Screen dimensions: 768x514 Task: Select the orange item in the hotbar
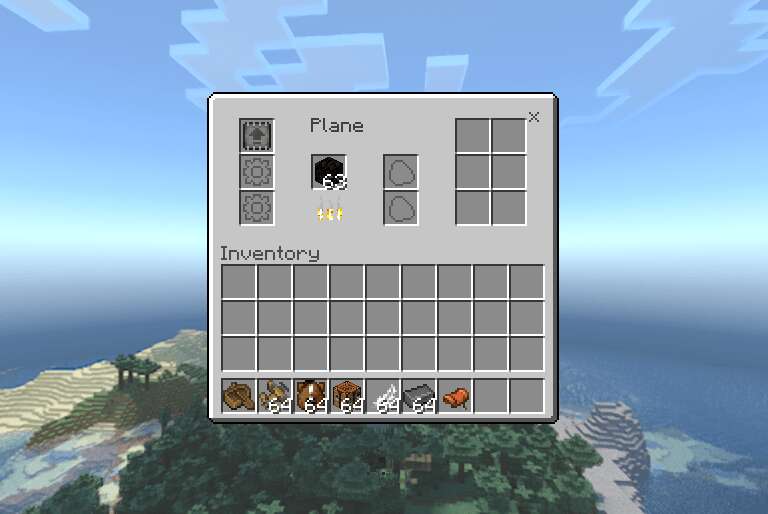454,397
